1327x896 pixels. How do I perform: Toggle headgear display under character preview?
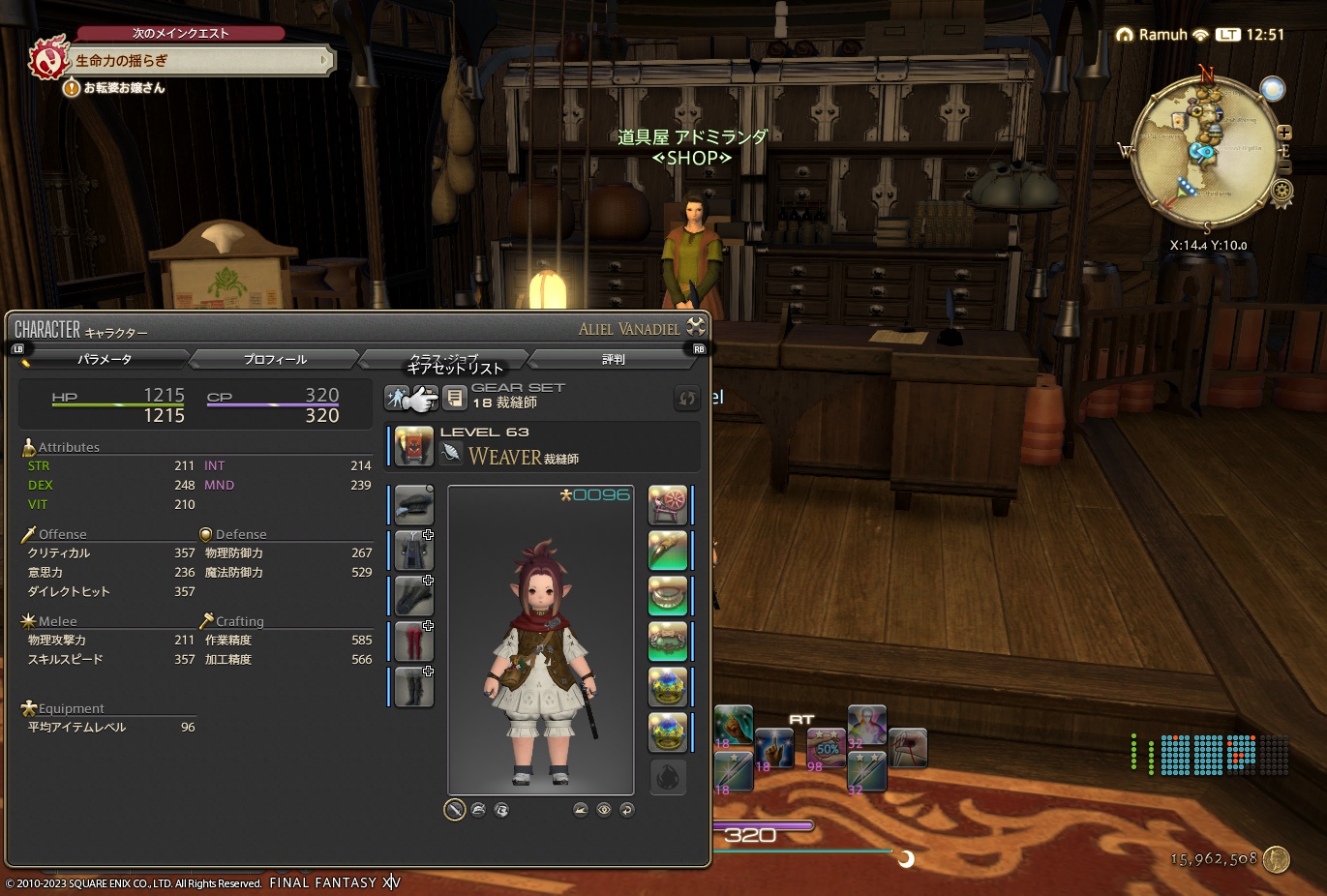[x=478, y=810]
